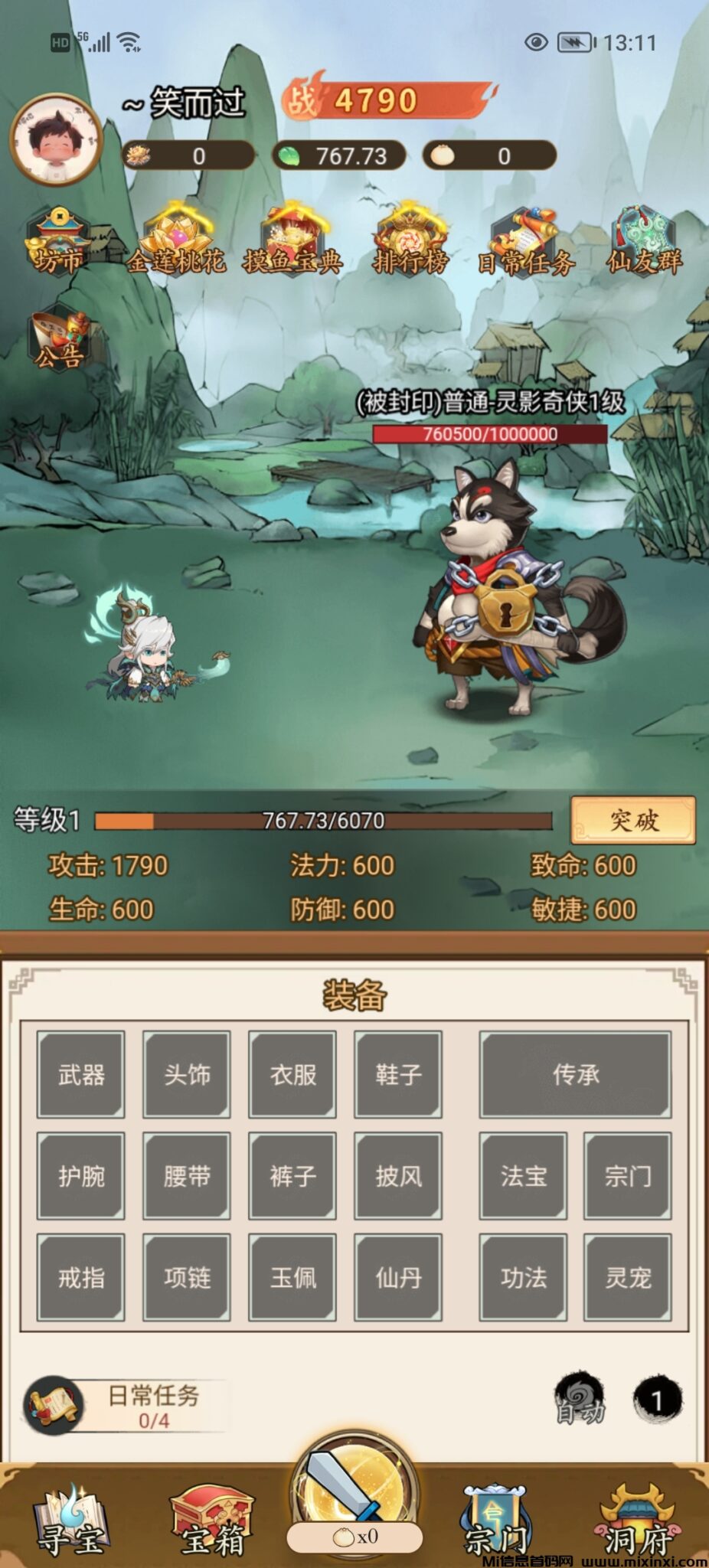Select the 武器 equipment slot
Image resolution: width=709 pixels, height=1568 pixels.
81,1074
